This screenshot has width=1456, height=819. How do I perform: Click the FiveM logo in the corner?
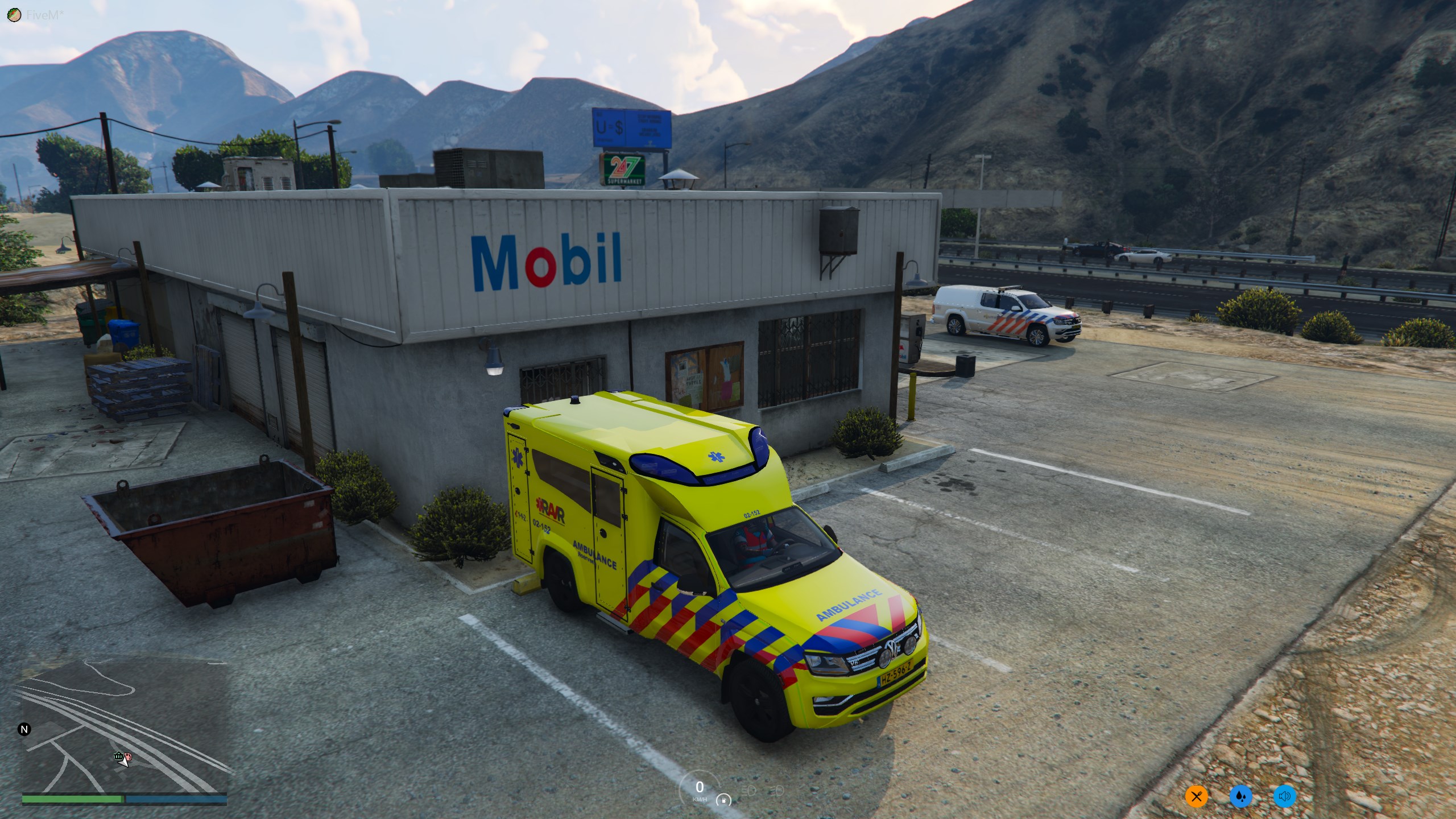(x=14, y=15)
